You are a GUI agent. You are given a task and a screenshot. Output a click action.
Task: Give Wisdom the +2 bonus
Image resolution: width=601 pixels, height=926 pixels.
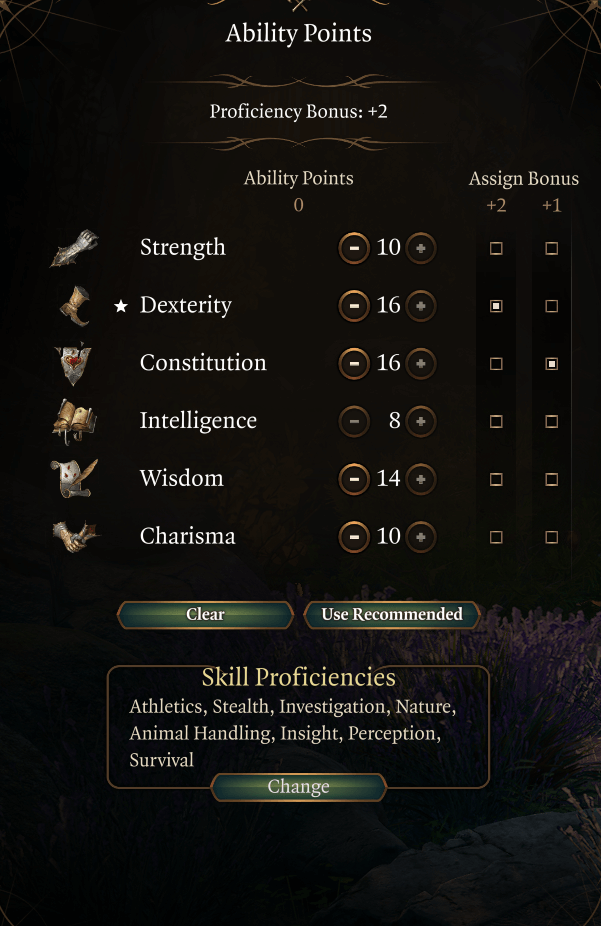496,480
